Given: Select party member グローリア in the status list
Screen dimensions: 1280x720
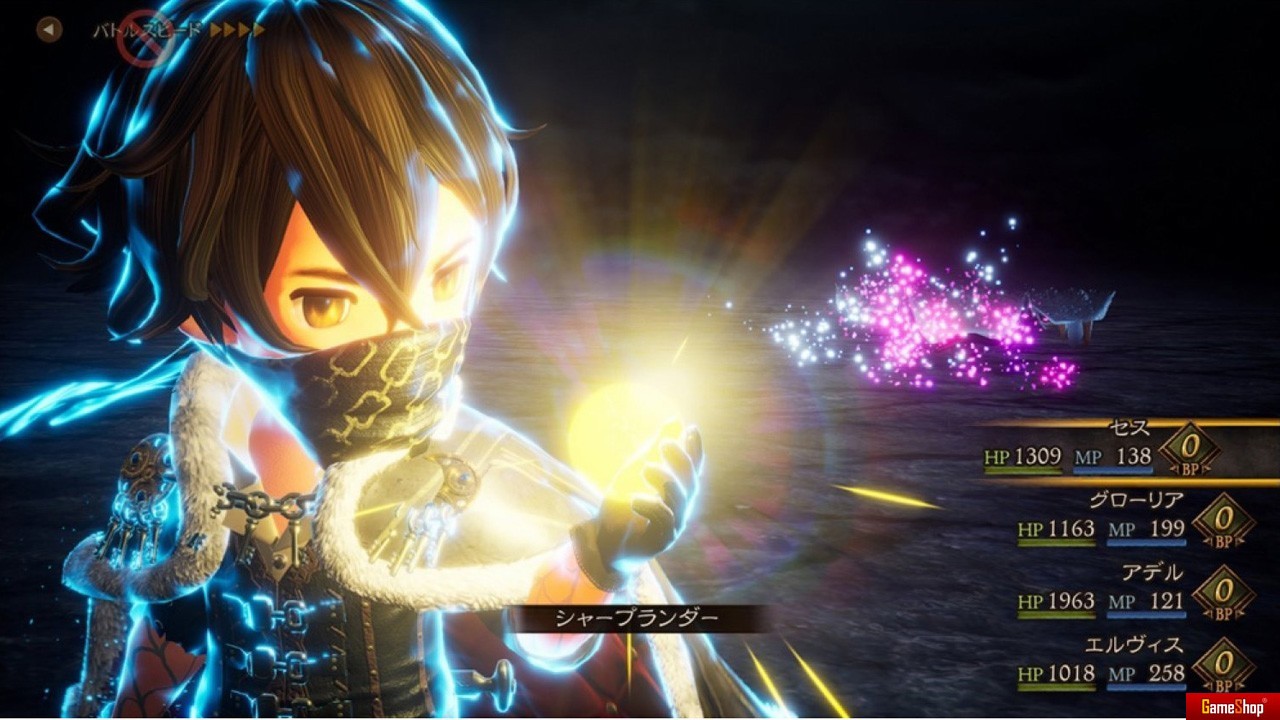Looking at the screenshot, I should [1135, 500].
